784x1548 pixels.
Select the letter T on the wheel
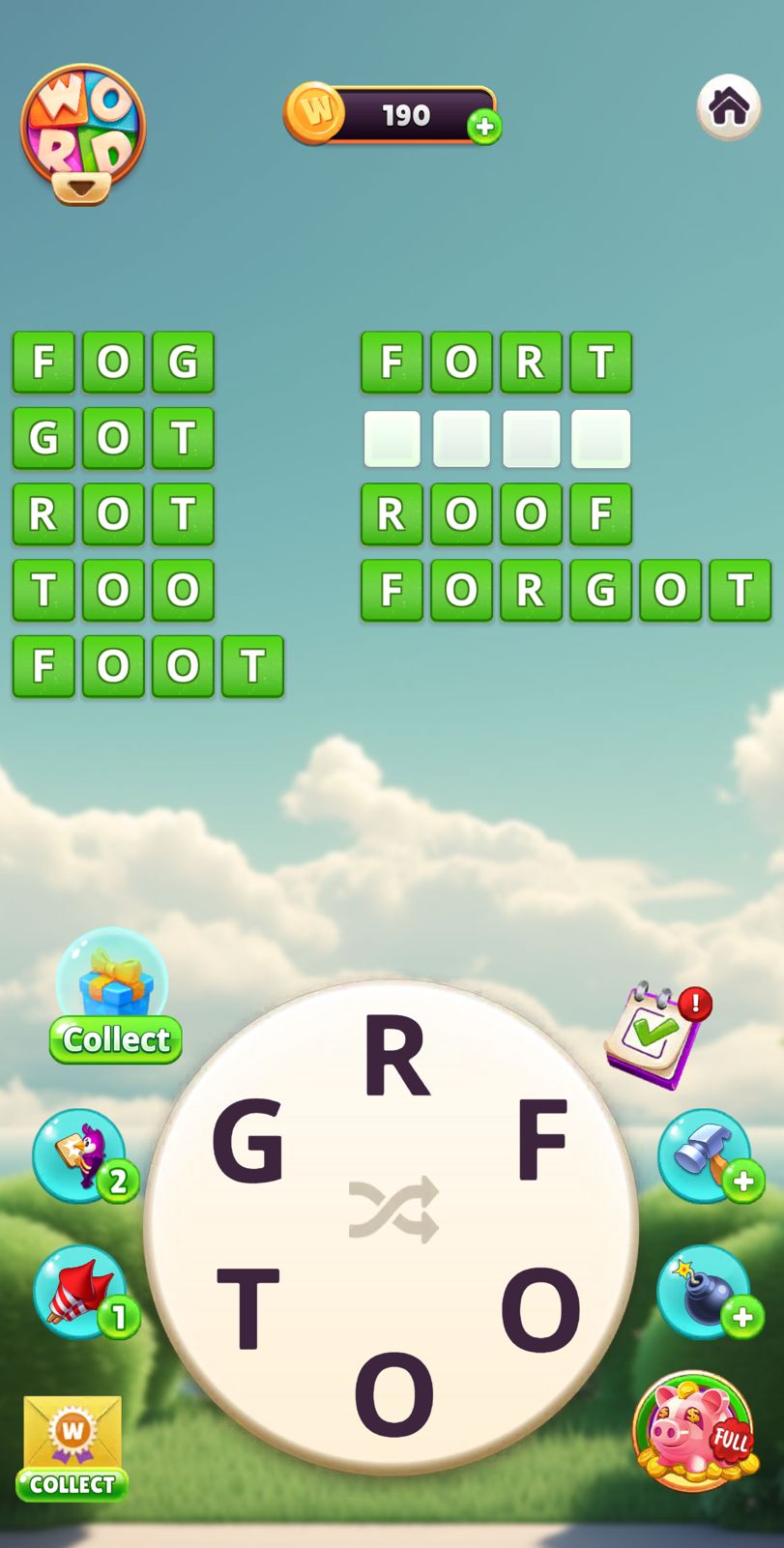248,1307
